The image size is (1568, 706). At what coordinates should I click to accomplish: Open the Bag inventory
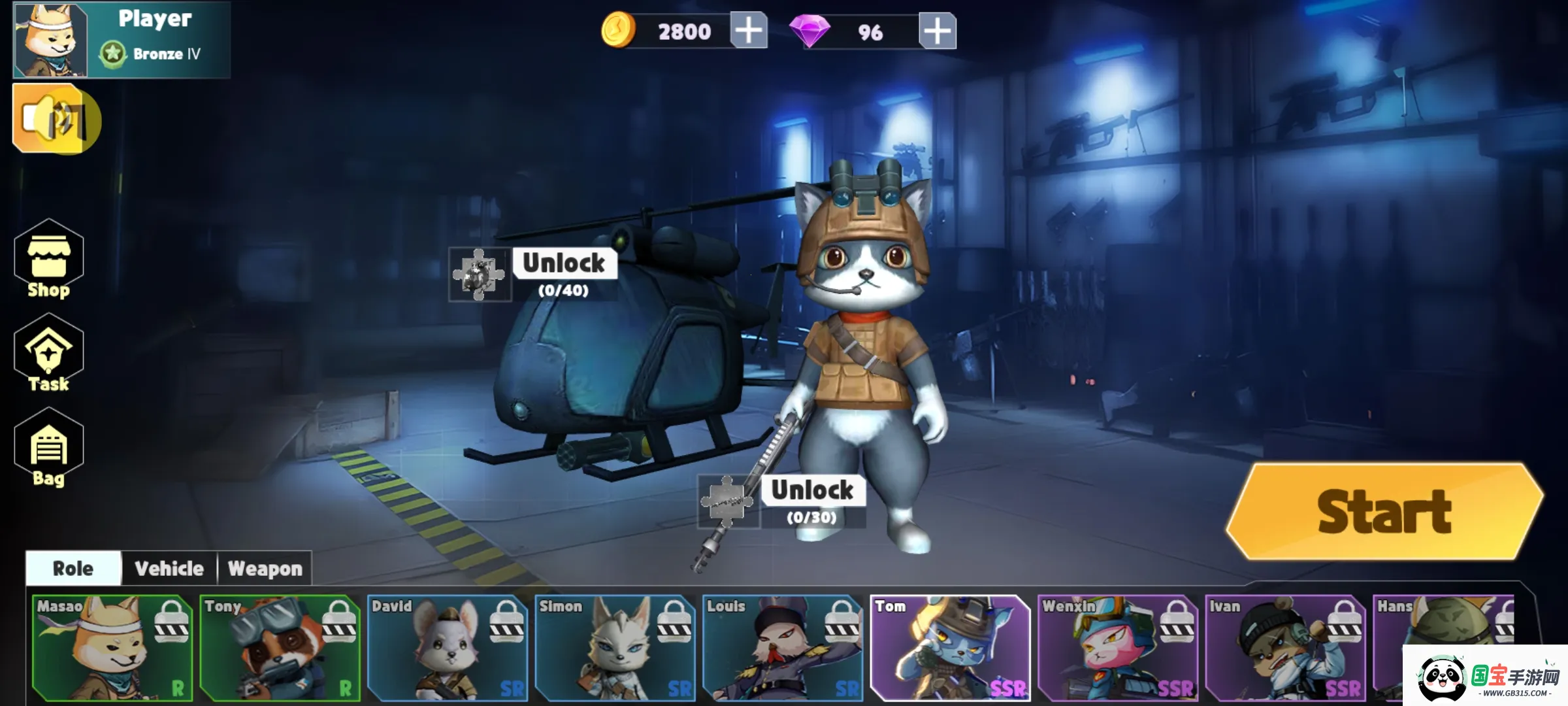click(x=48, y=450)
